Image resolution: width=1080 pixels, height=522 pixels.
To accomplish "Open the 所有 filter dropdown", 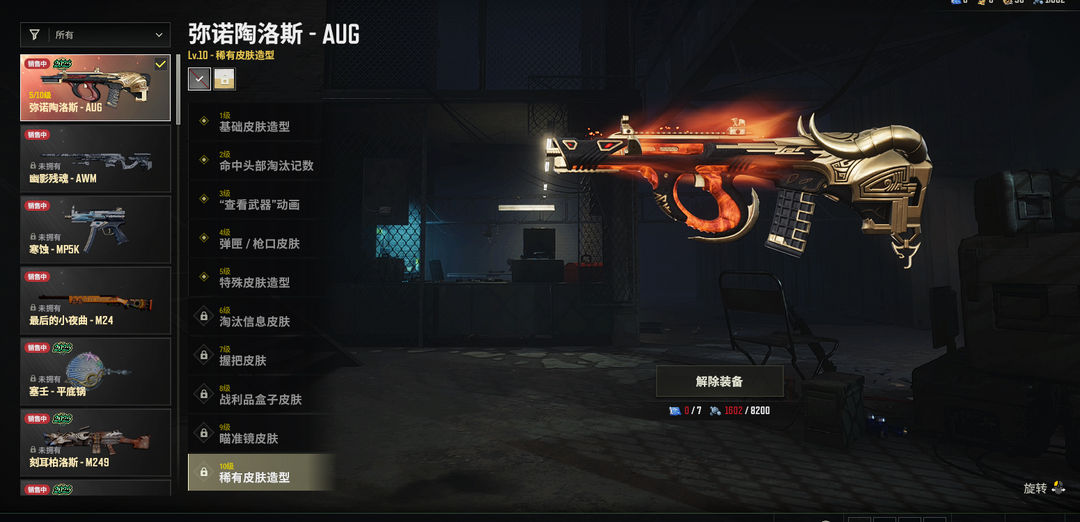I will pos(96,35).
